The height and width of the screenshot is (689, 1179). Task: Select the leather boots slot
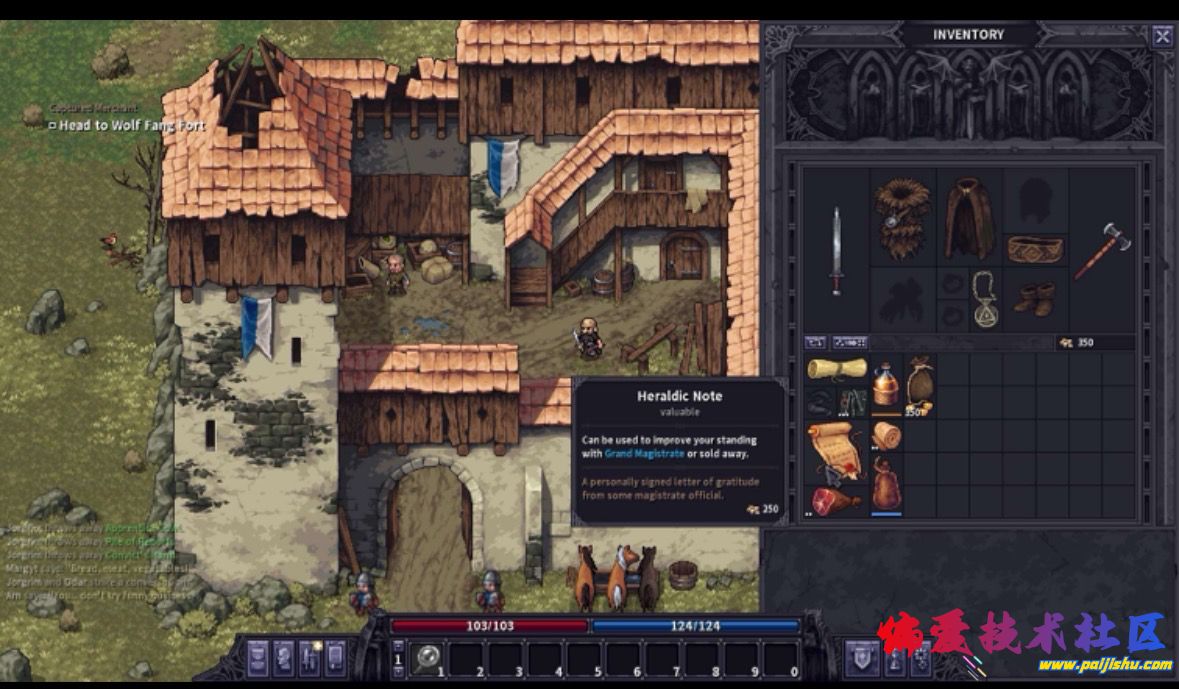[1034, 297]
